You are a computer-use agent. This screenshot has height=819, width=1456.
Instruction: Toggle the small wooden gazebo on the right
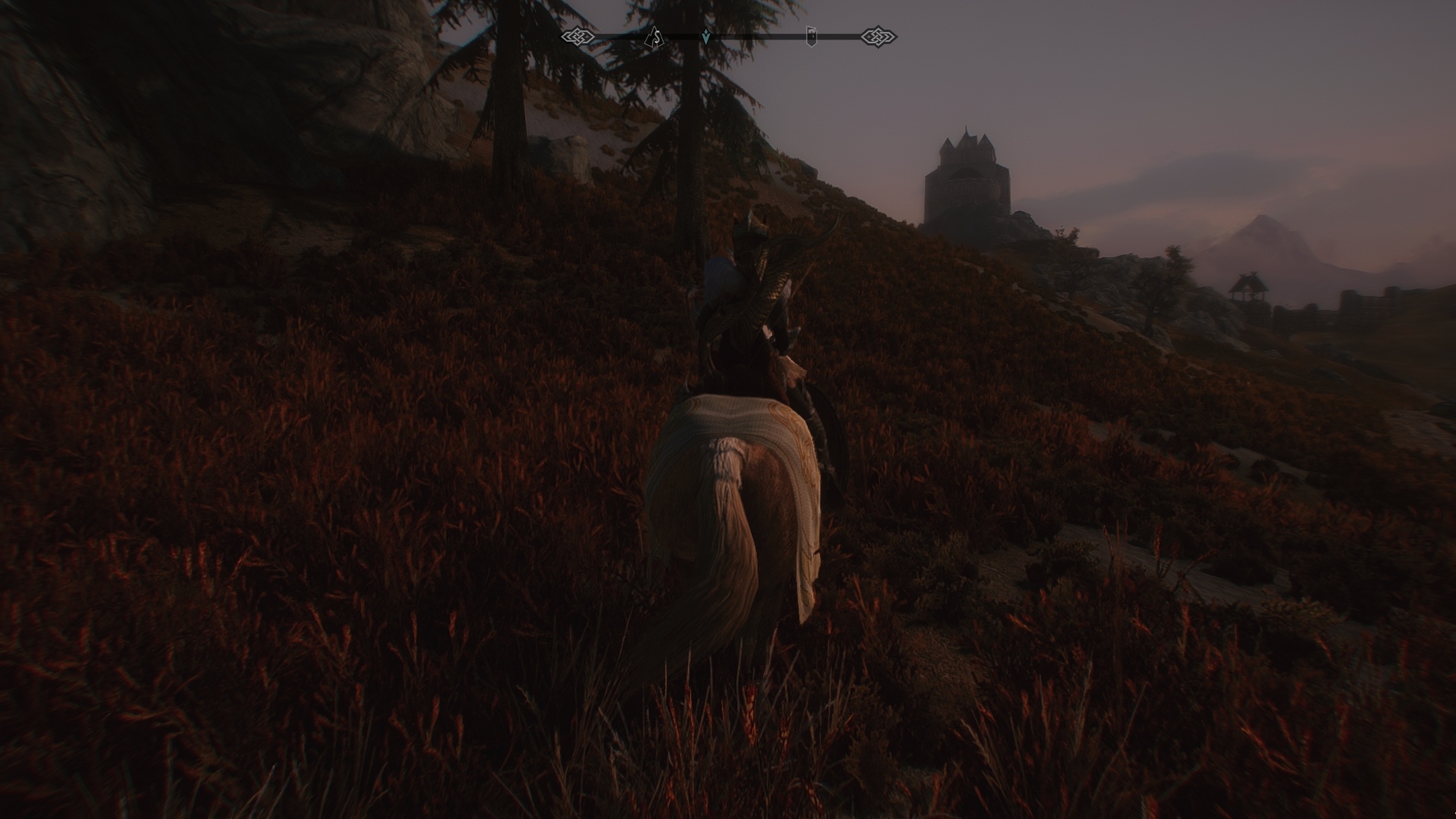(x=1247, y=288)
